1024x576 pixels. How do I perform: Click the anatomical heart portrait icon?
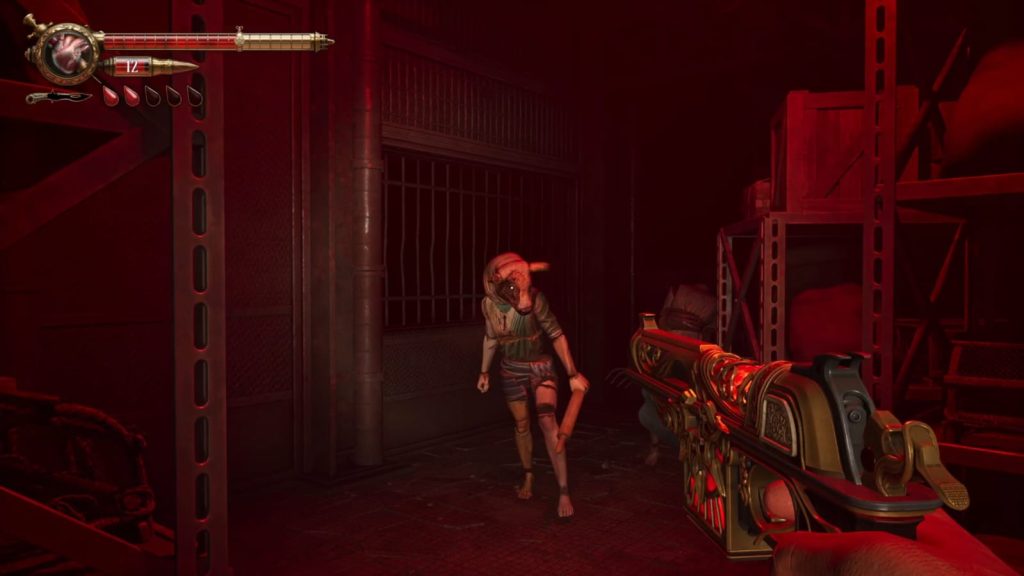pos(70,52)
